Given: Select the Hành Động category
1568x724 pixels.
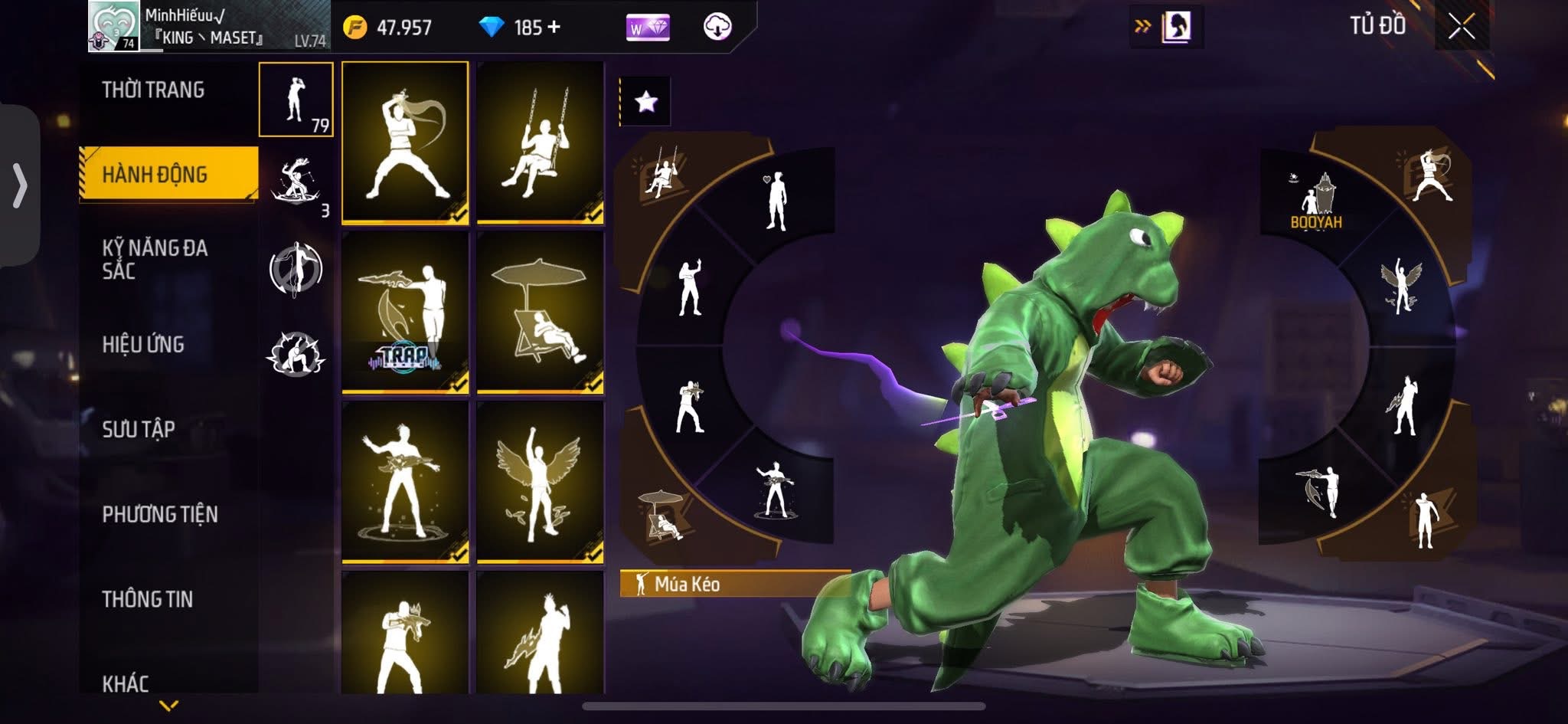Looking at the screenshot, I should click(x=155, y=175).
